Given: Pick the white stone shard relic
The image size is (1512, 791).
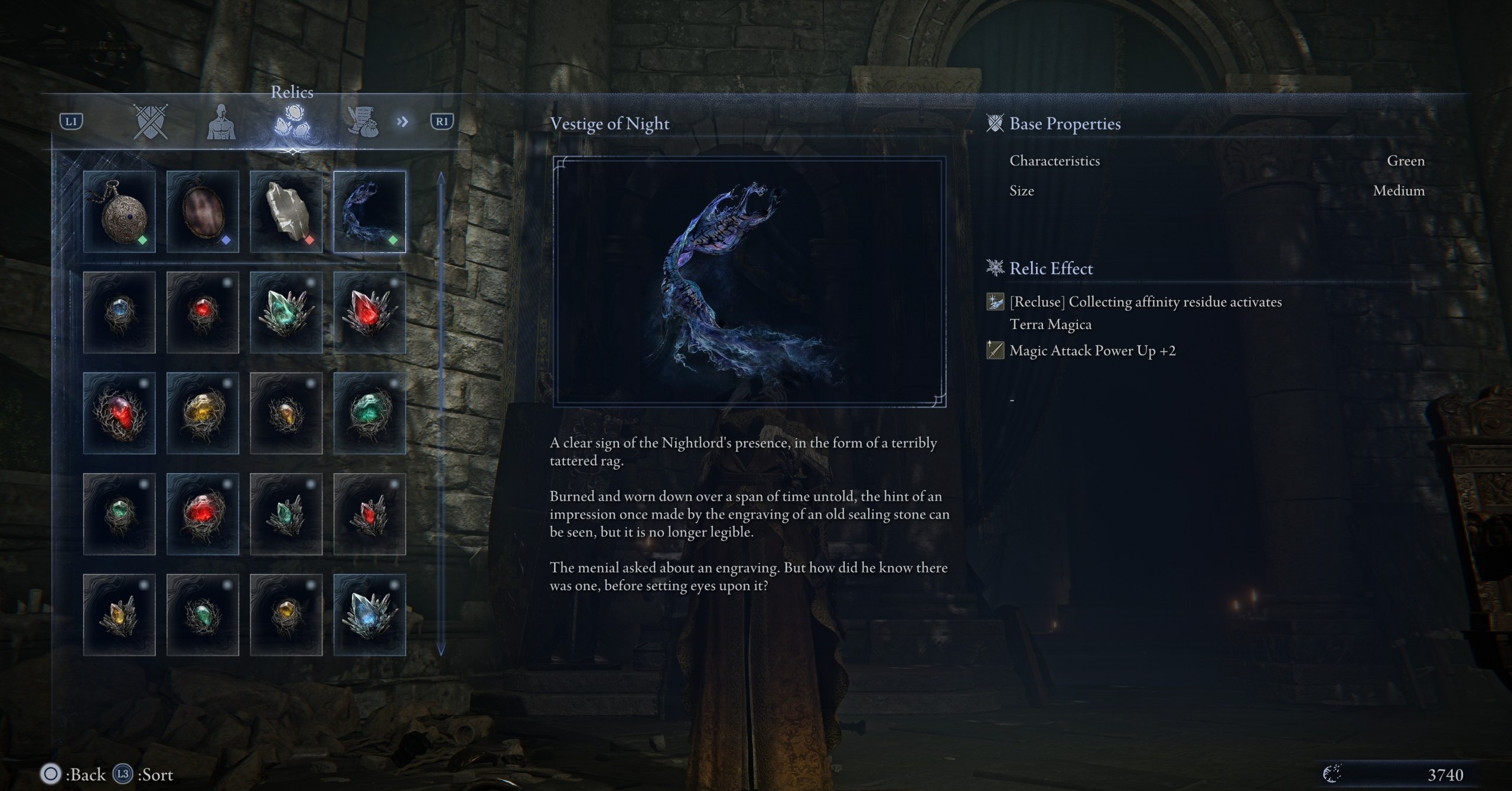Looking at the screenshot, I should pos(286,212).
